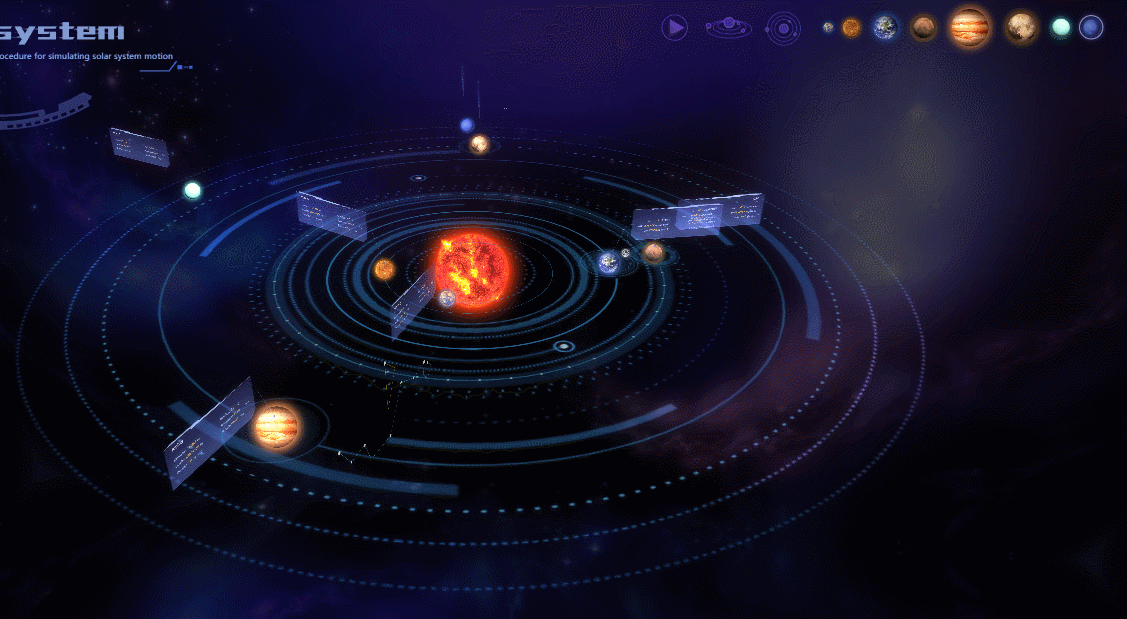
Task: Pick the tan Saturn planet icon
Action: pos(1021,27)
